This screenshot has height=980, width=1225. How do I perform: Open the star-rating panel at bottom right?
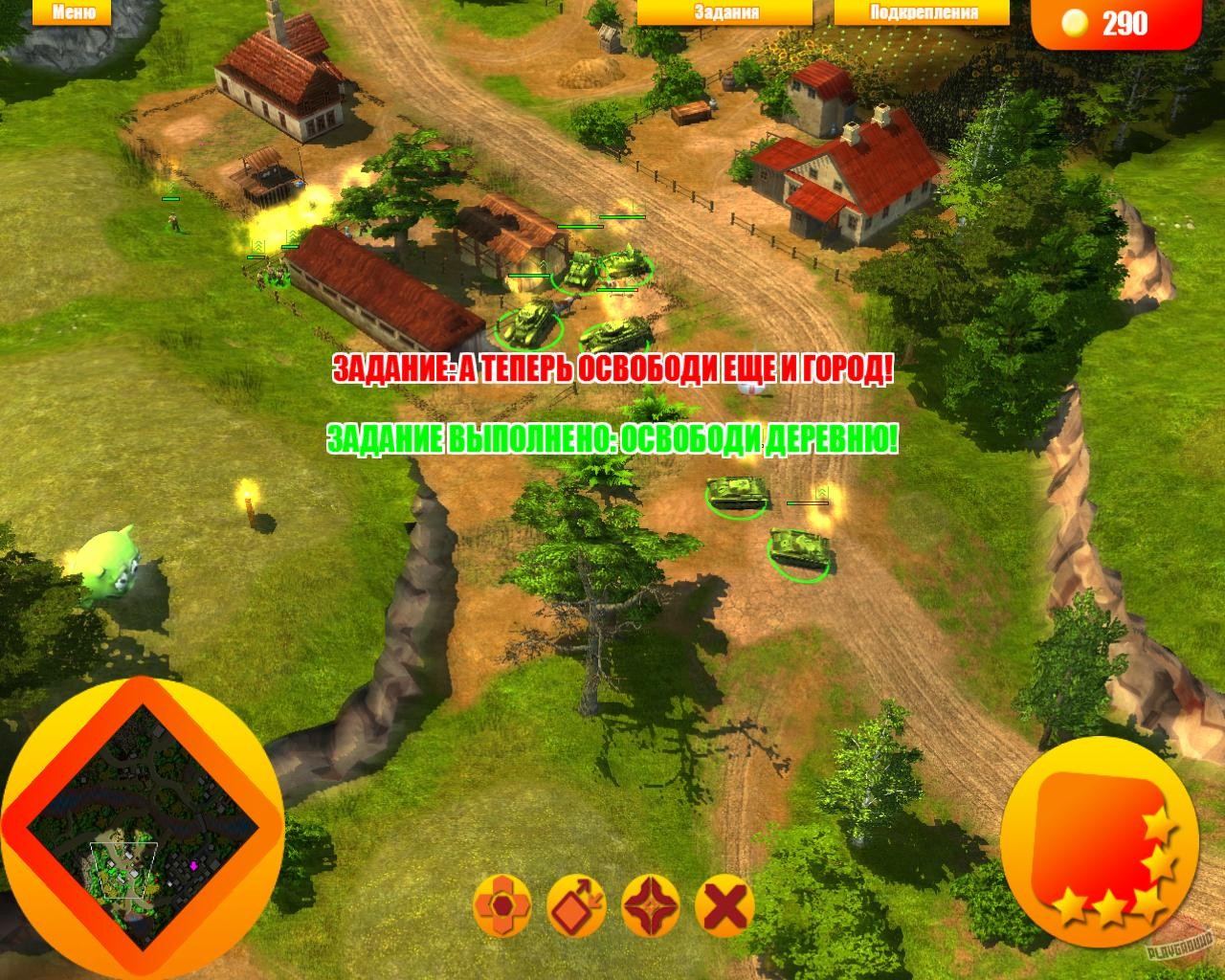pos(1101,842)
